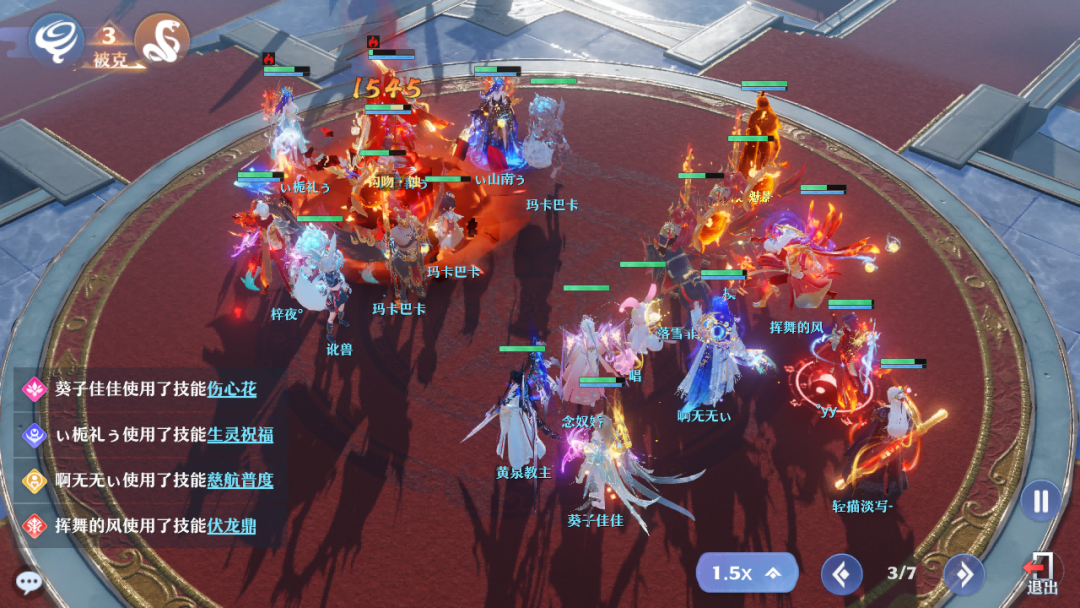1080x608 pixels.
Task: Go to the previous round
Action: (841, 574)
